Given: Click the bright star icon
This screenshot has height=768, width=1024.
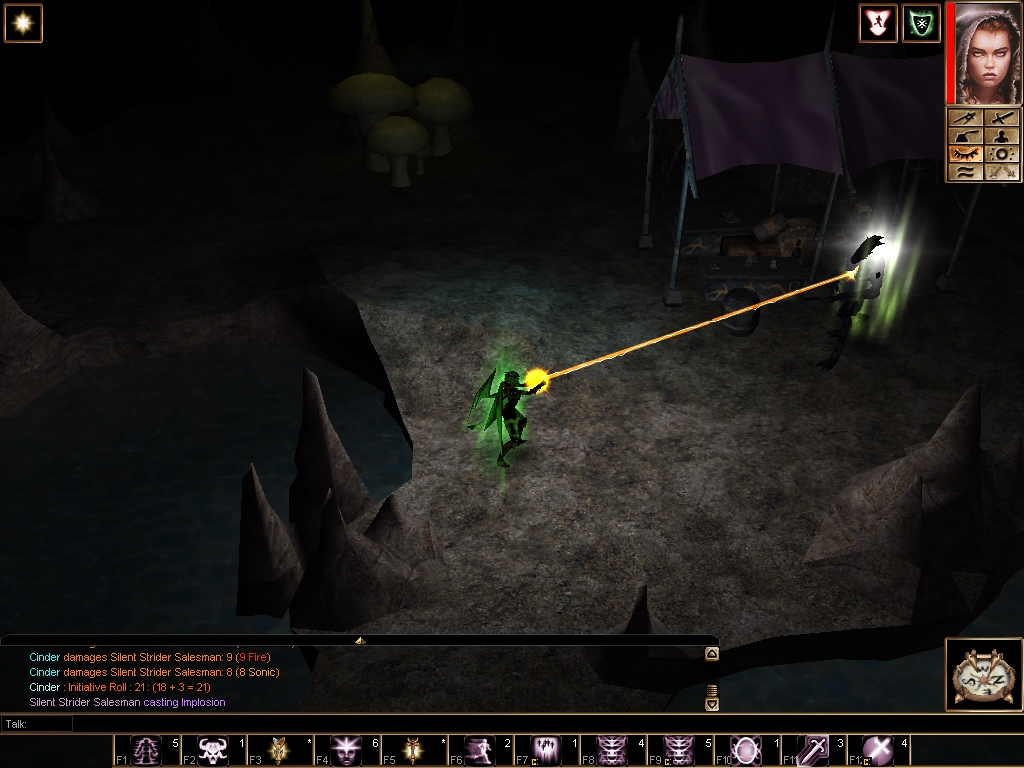Looking at the screenshot, I should point(22,23).
